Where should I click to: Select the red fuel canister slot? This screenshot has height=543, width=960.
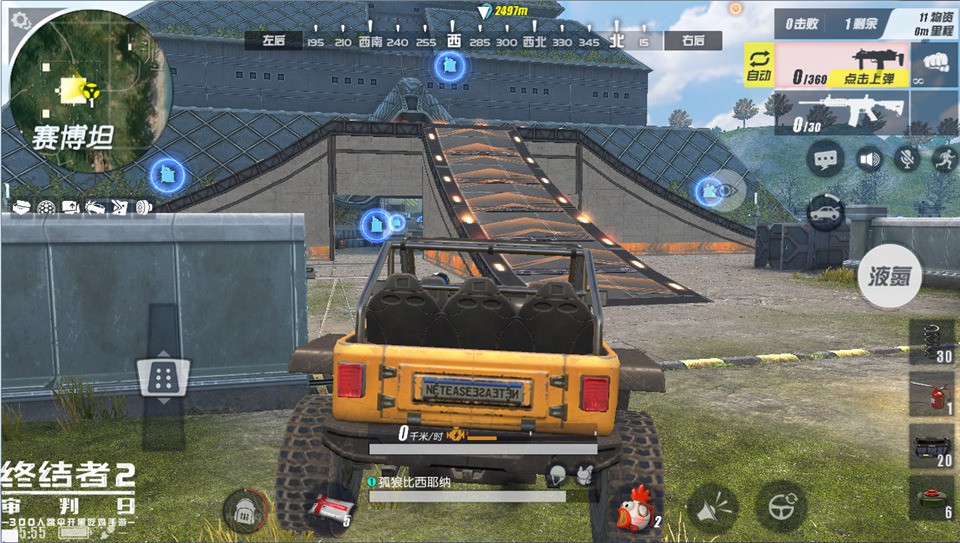click(929, 394)
